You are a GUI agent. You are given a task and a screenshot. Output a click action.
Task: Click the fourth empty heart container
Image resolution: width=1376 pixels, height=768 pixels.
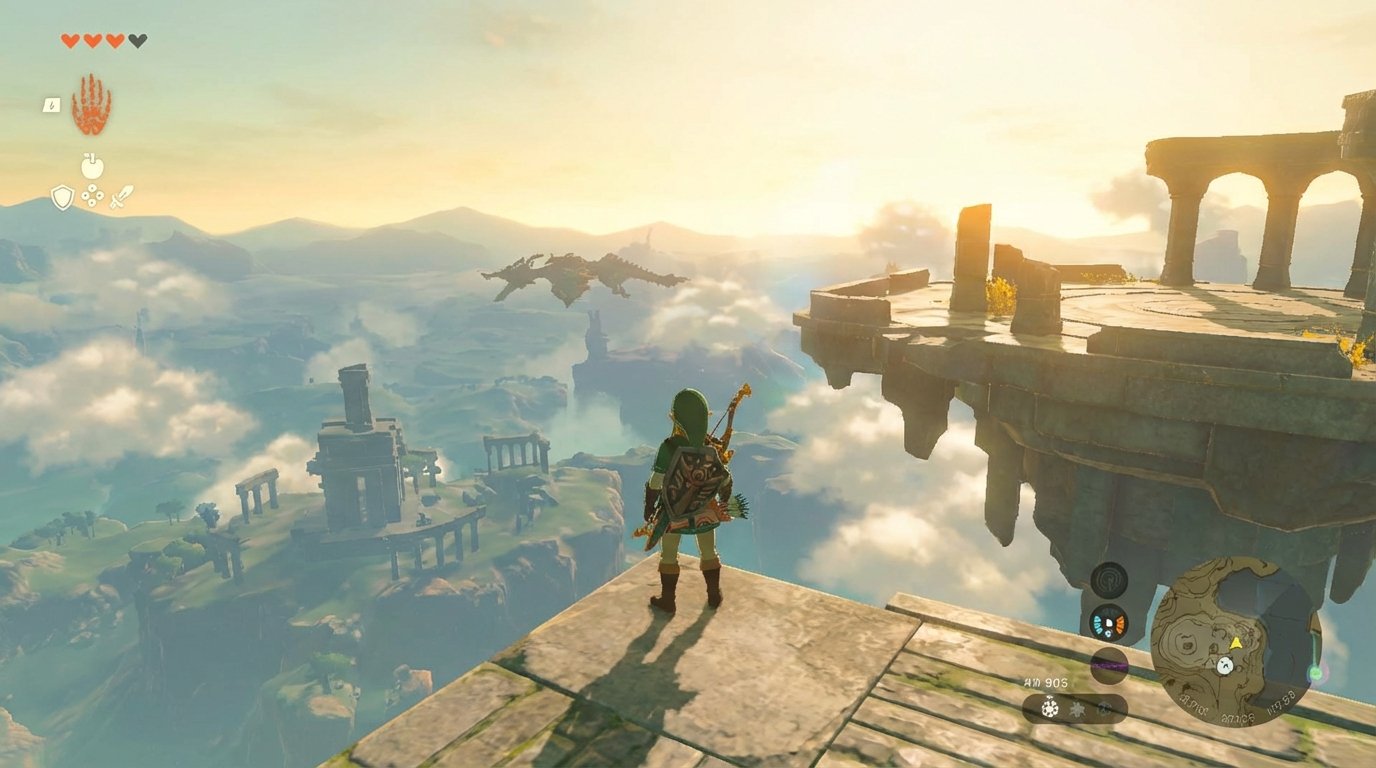click(137, 40)
